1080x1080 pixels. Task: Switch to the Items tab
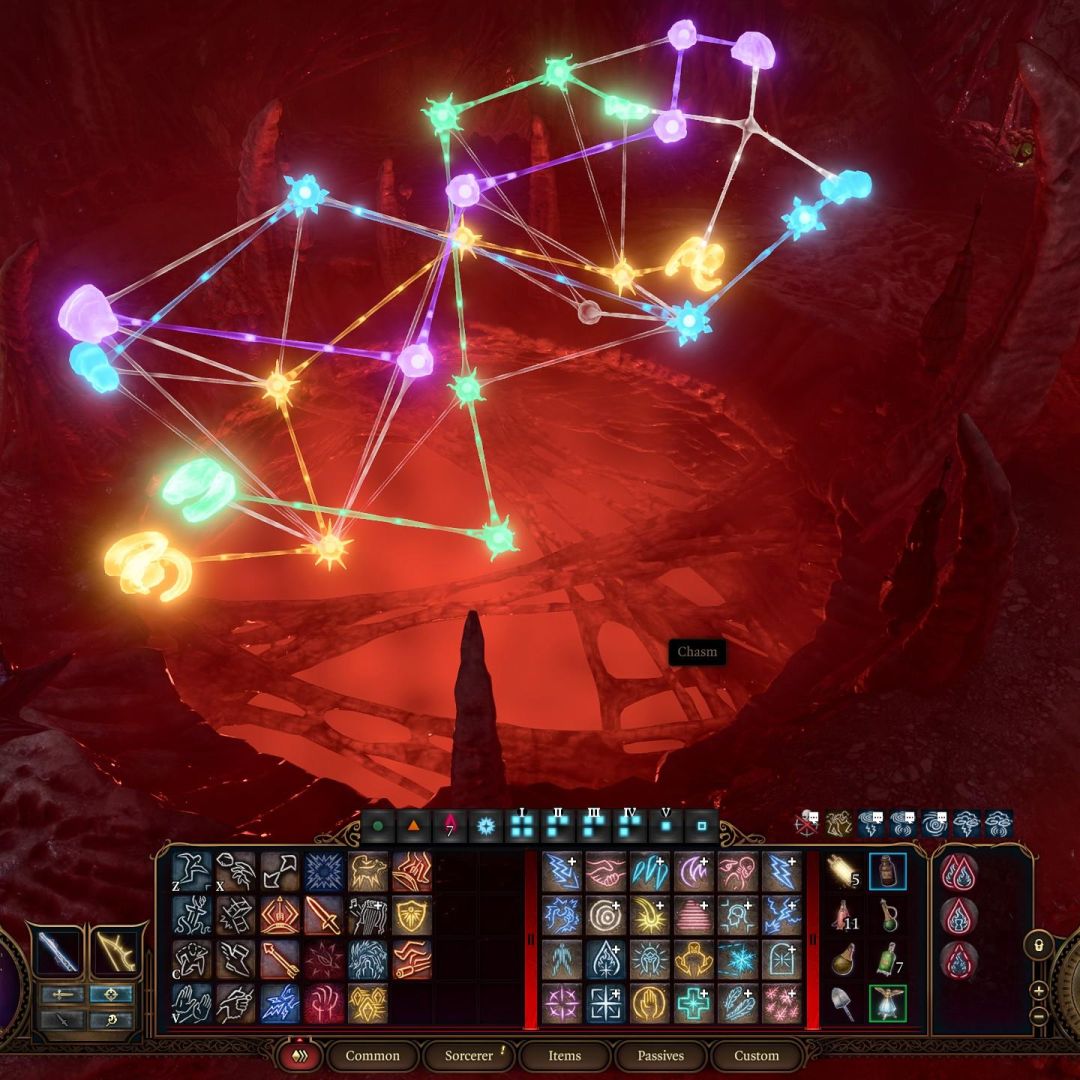click(x=564, y=1056)
